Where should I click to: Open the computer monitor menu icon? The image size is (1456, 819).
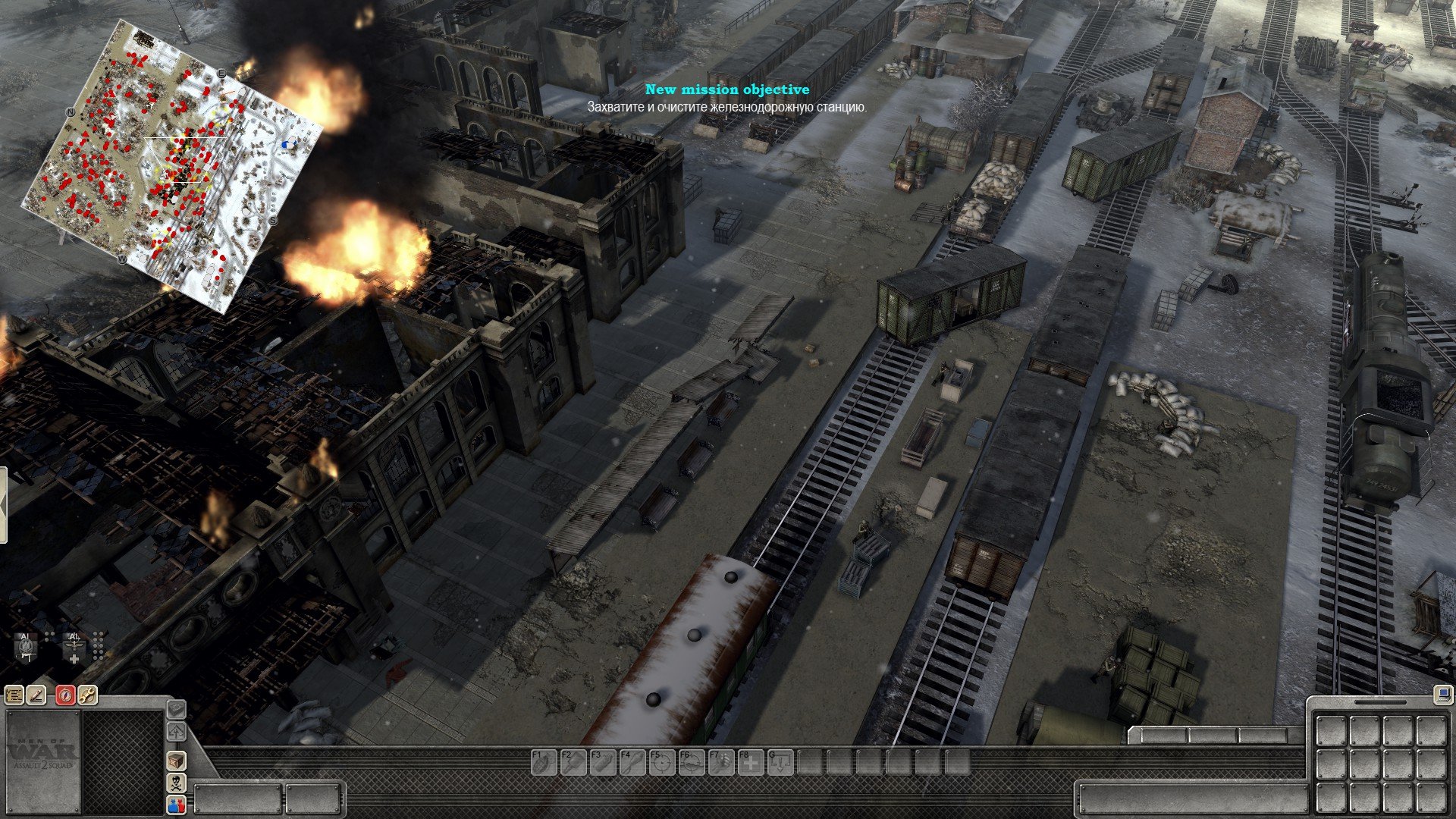(x=1442, y=693)
